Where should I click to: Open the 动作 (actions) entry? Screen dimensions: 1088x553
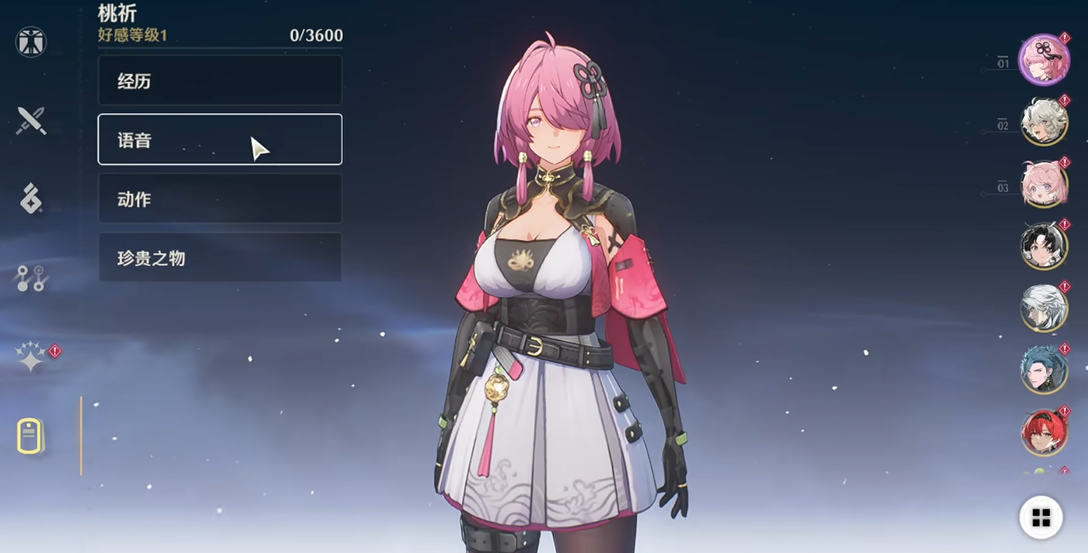(220, 199)
